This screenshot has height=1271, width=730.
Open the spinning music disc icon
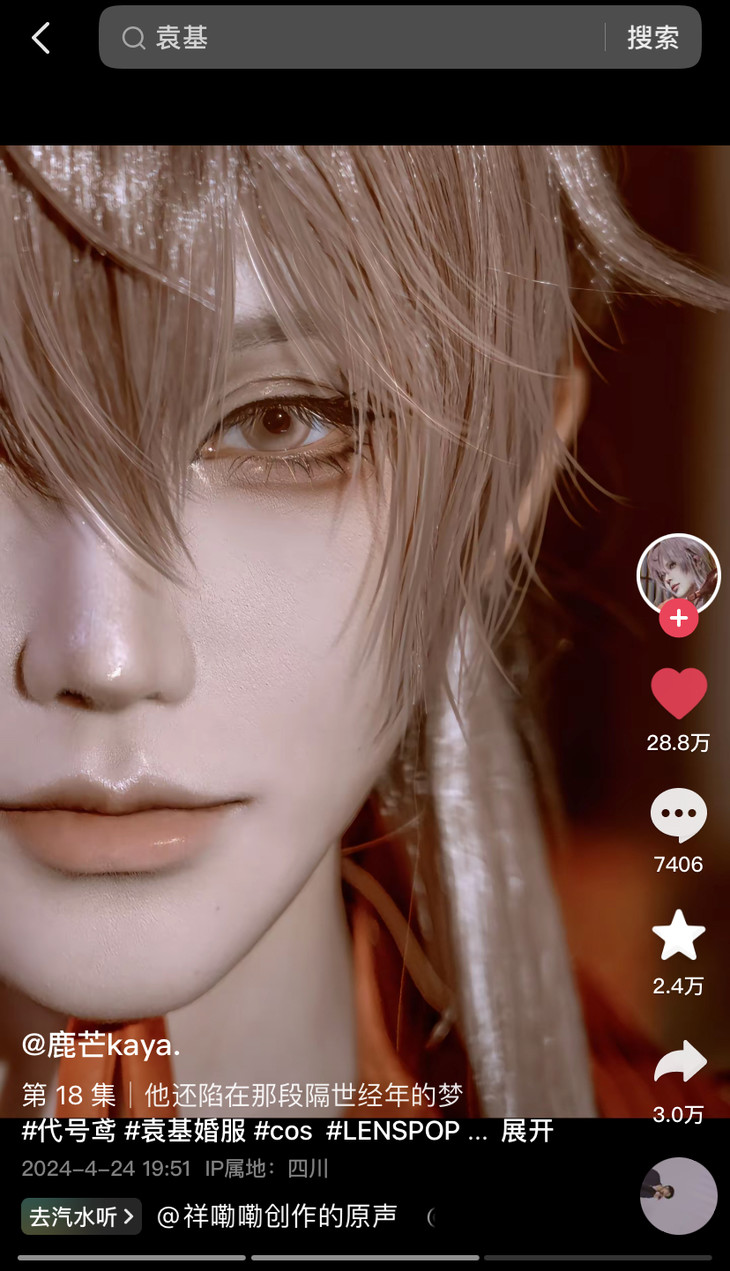tap(678, 1195)
